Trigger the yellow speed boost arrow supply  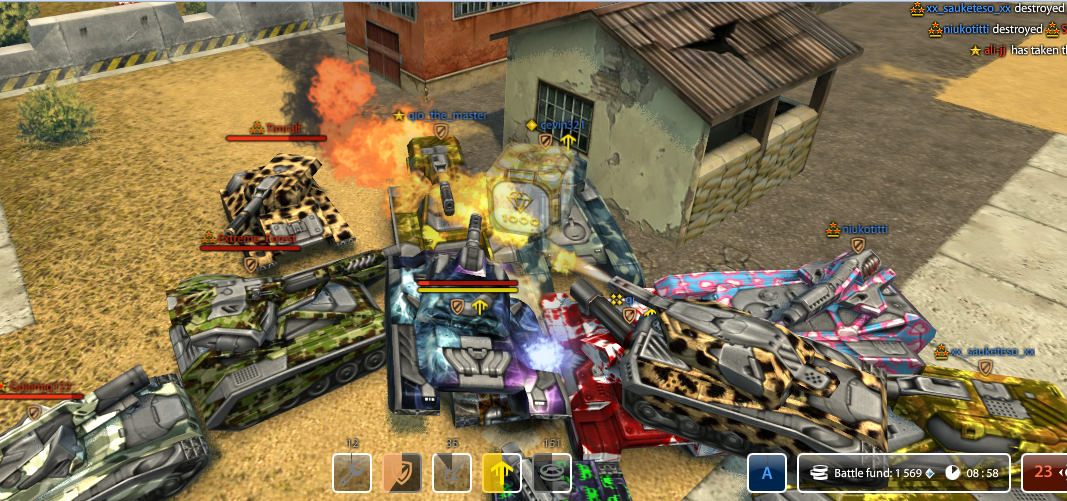pyautogui.click(x=502, y=473)
